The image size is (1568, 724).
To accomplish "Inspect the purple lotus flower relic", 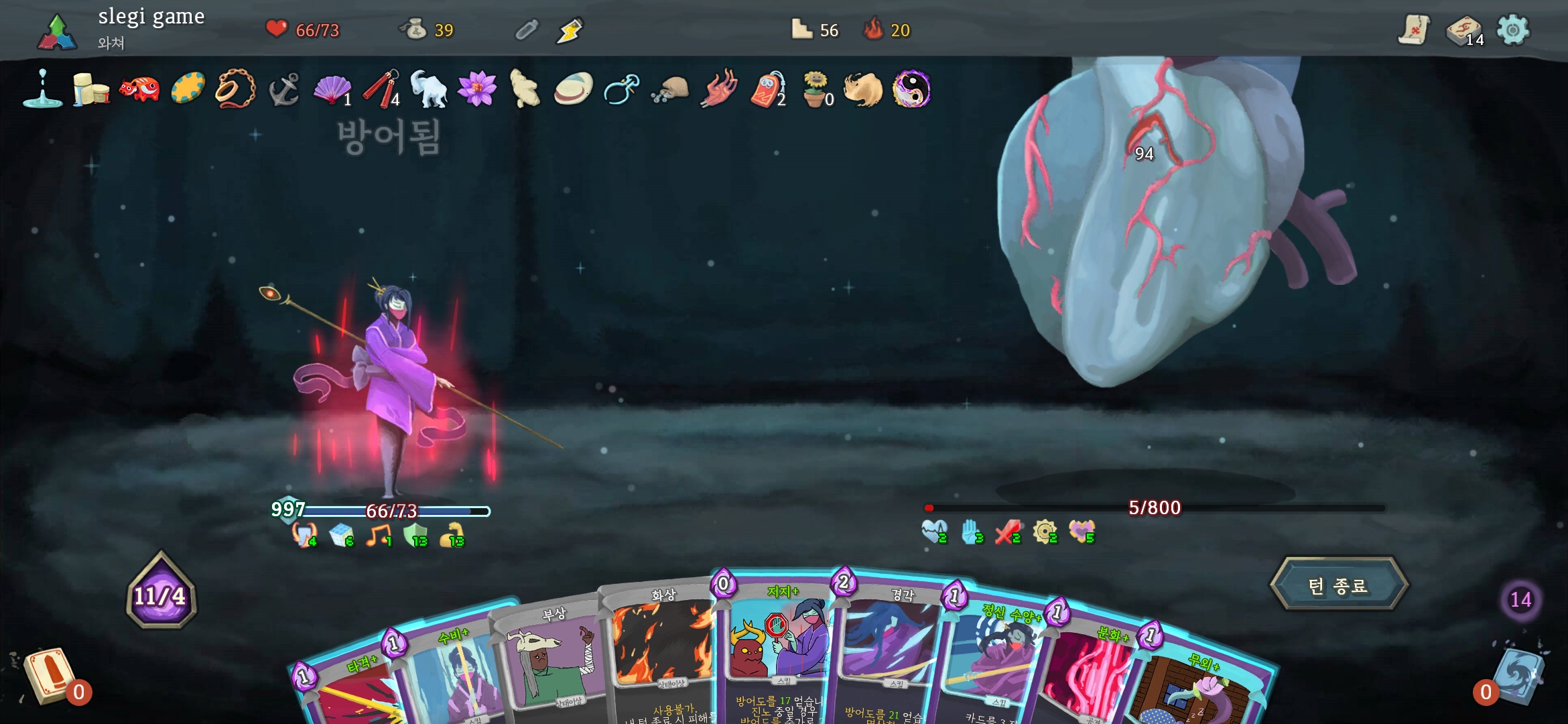I will pyautogui.click(x=477, y=89).
